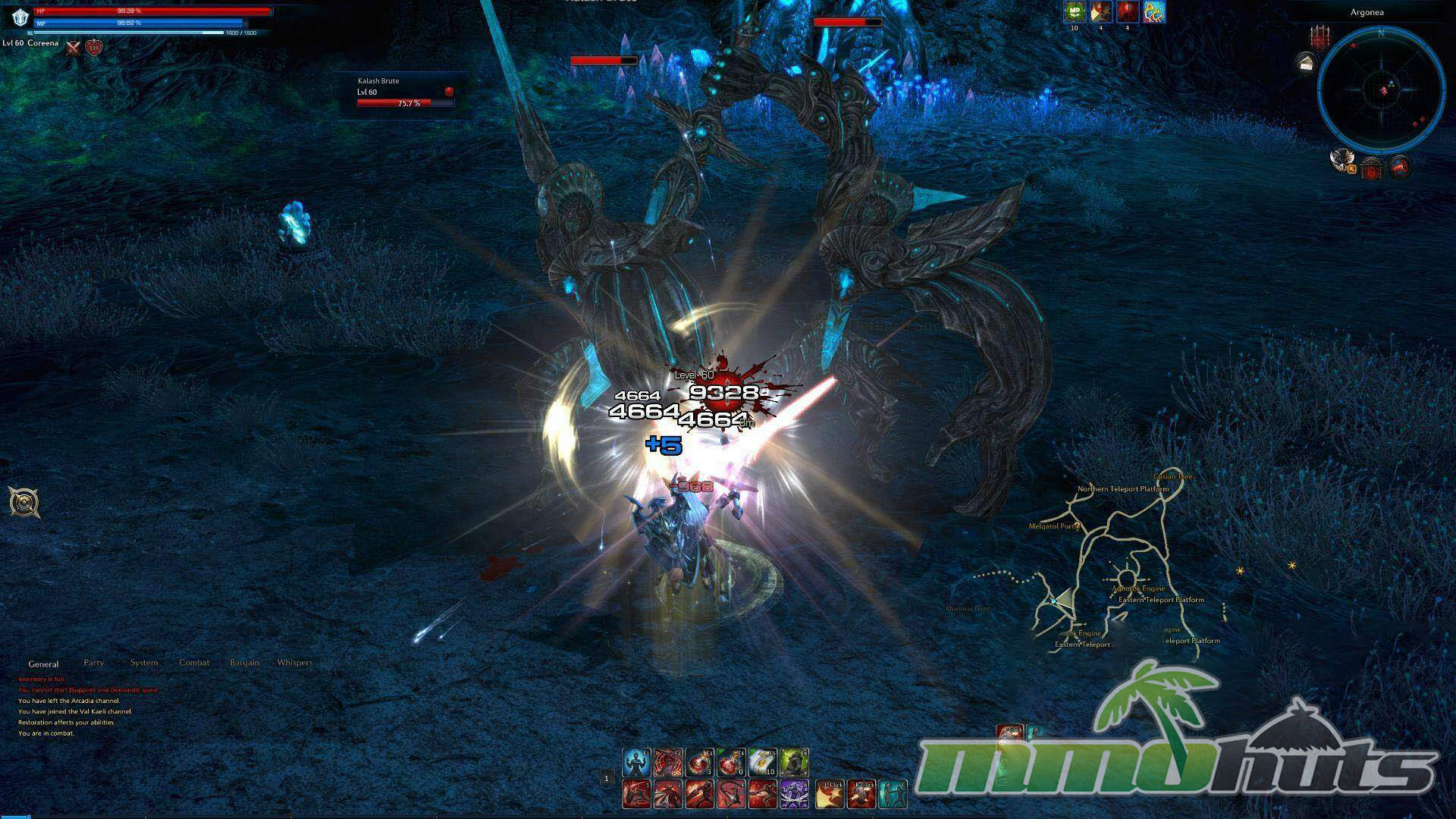Activate the teal C-key skill icon

pos(893,794)
